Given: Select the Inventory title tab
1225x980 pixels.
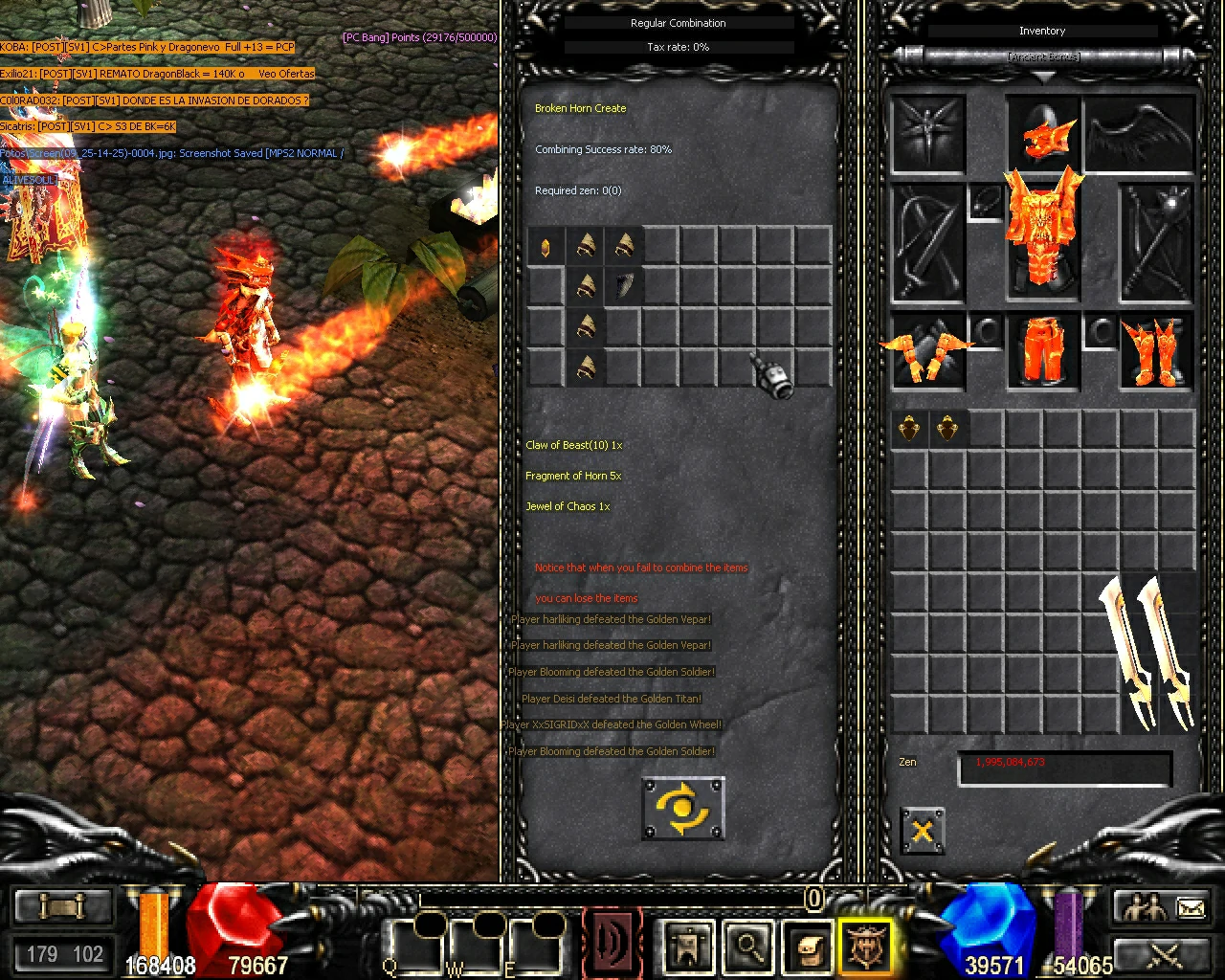Looking at the screenshot, I should 1043,31.
